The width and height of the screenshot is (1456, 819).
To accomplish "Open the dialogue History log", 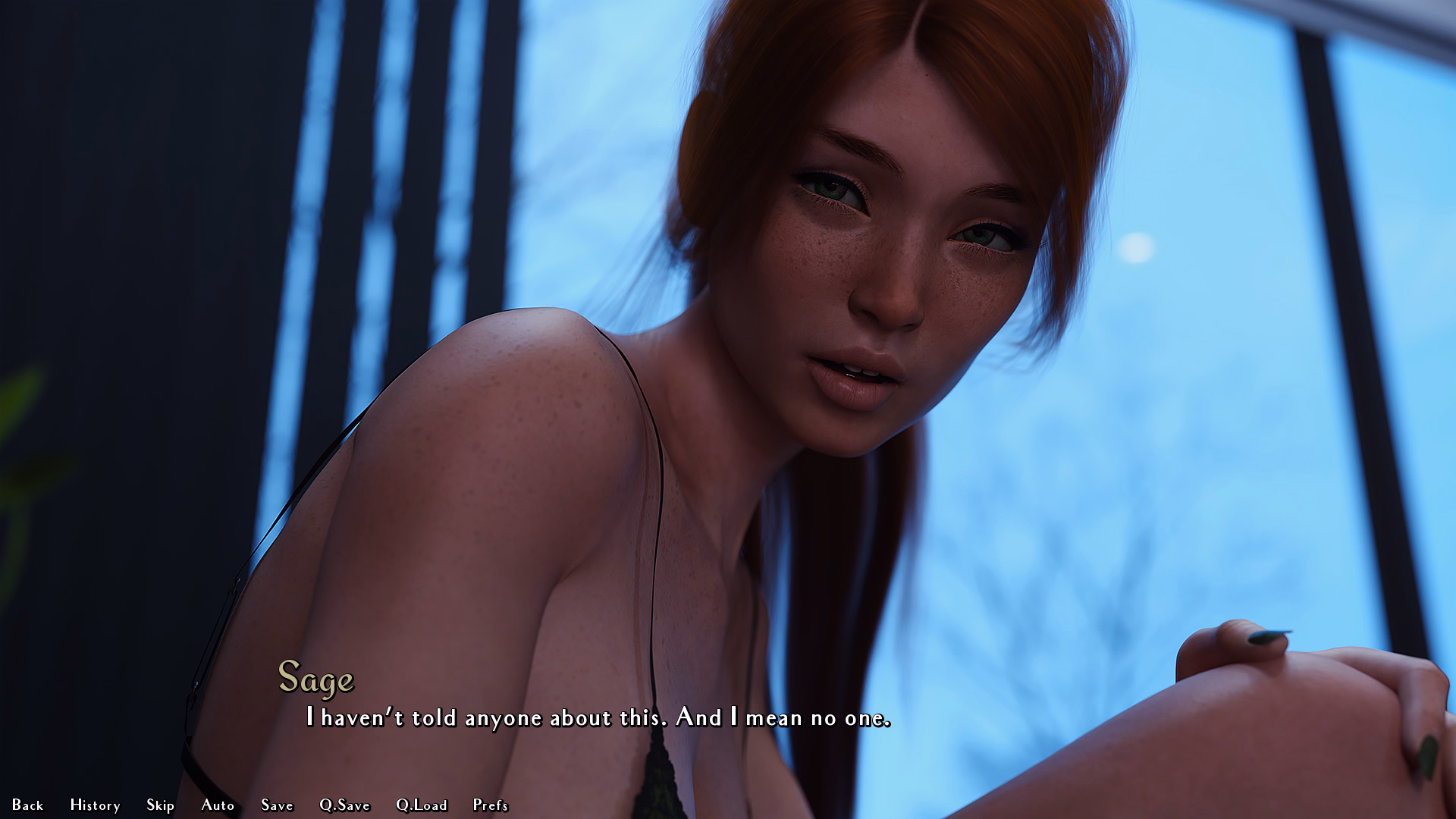I will (x=95, y=805).
